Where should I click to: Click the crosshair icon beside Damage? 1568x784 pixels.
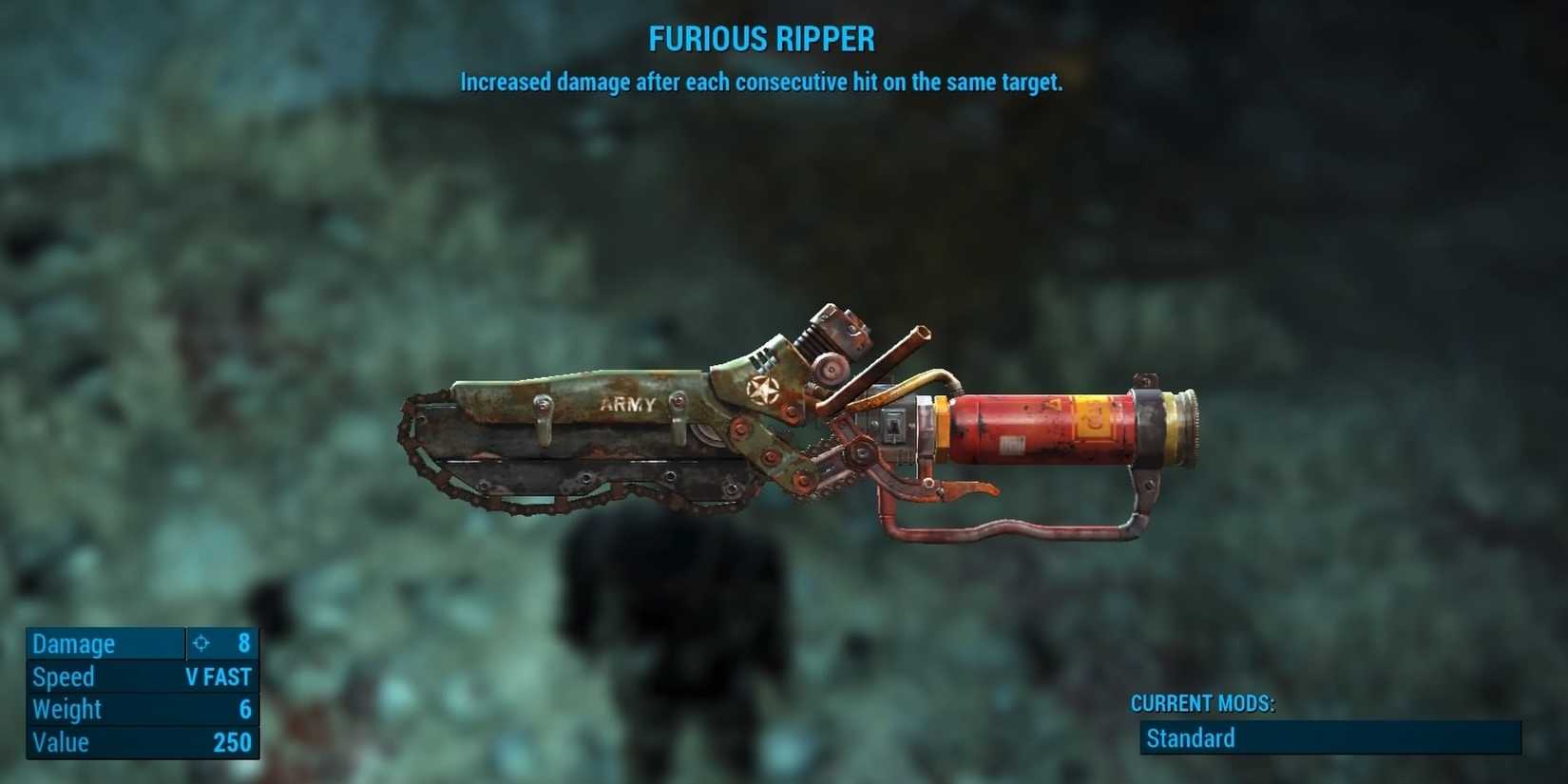[199, 643]
